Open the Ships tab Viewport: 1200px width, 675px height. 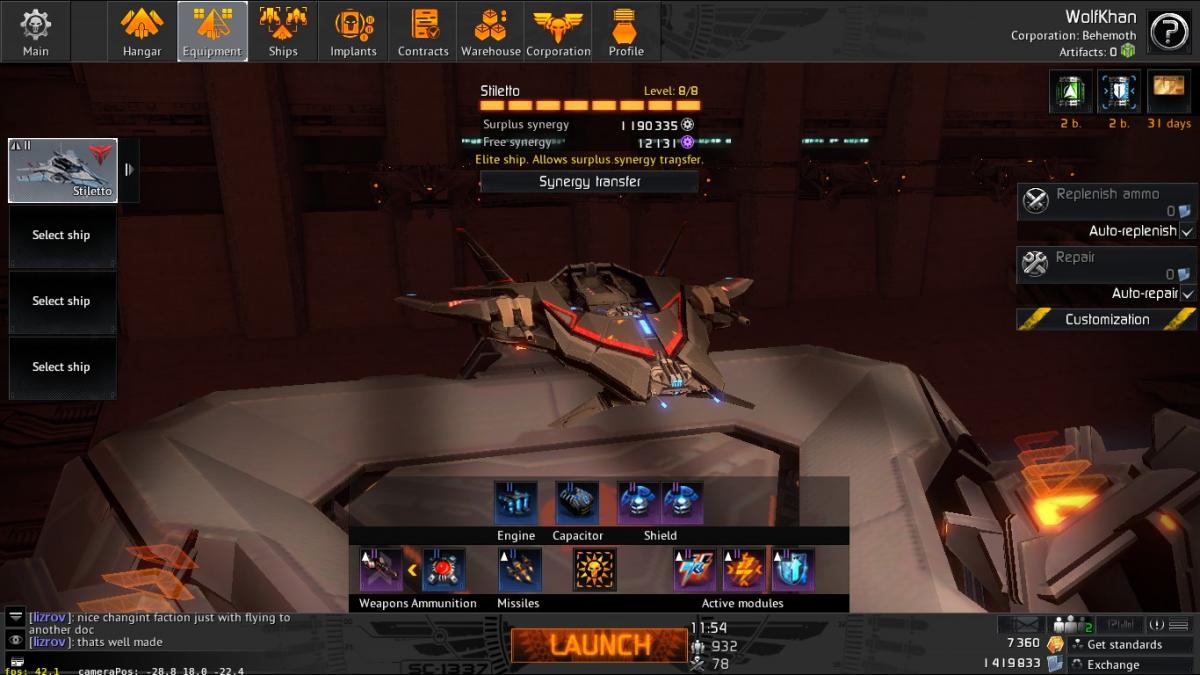[x=283, y=32]
